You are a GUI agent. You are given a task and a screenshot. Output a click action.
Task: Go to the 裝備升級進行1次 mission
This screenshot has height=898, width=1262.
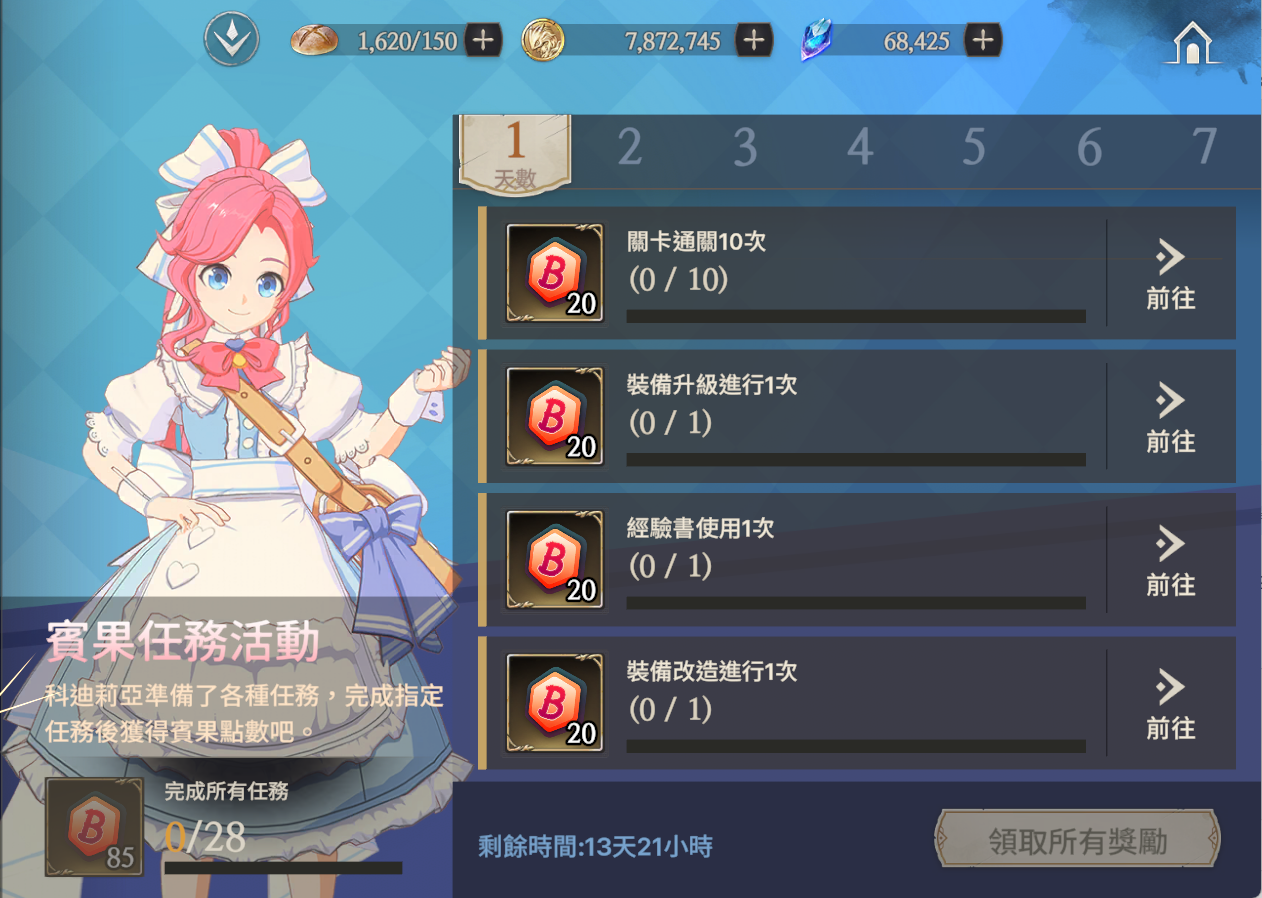tap(1170, 416)
